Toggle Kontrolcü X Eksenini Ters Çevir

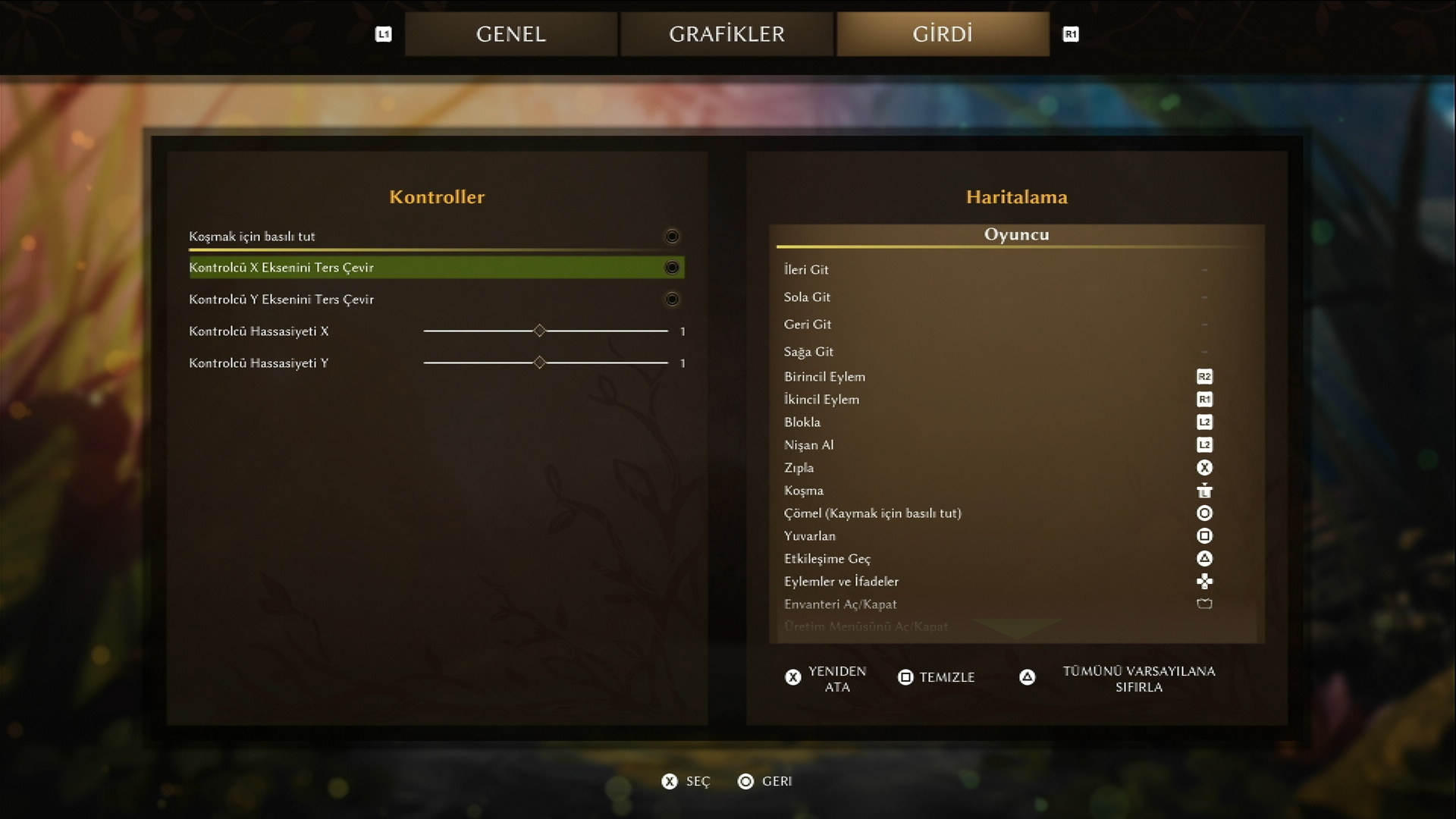(671, 268)
